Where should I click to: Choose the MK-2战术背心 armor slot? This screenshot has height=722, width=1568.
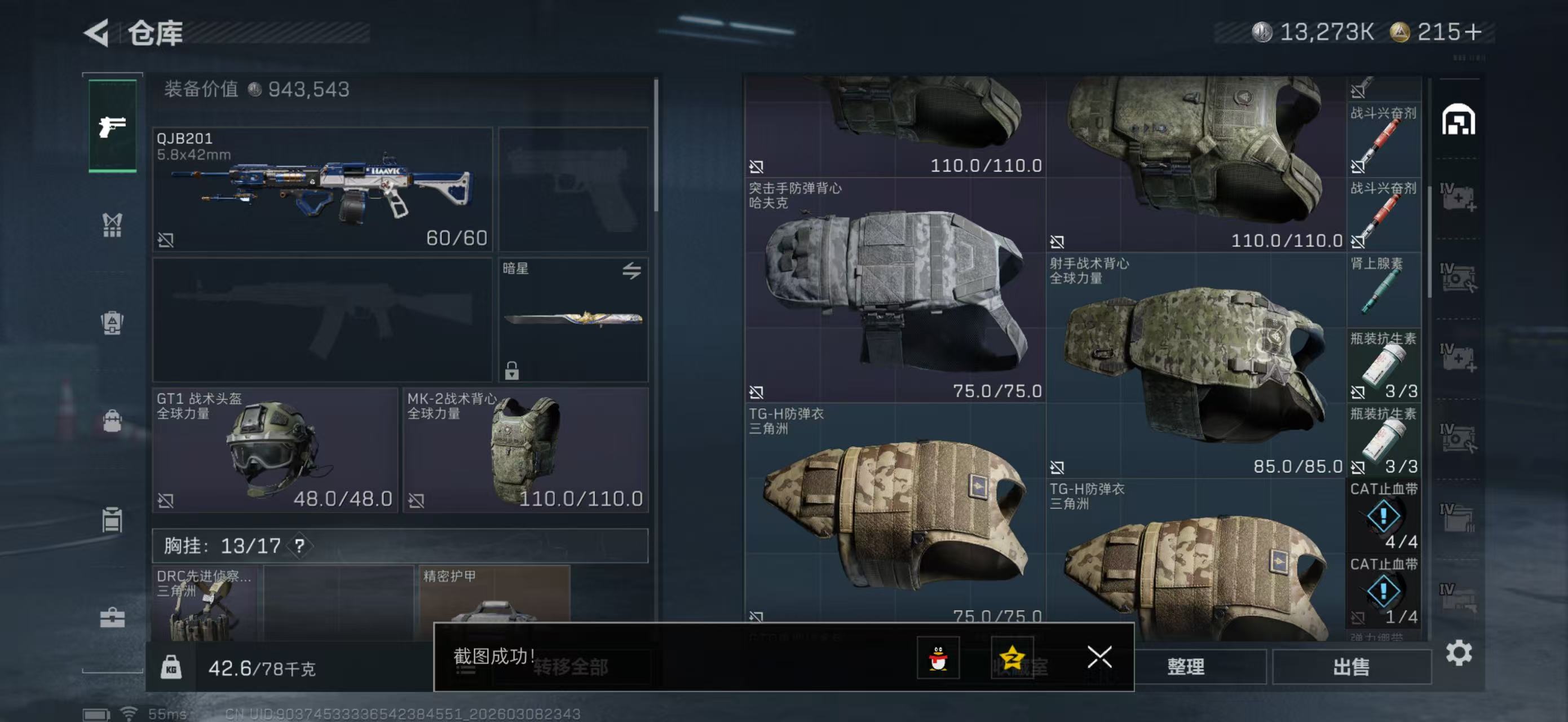pyautogui.click(x=526, y=451)
